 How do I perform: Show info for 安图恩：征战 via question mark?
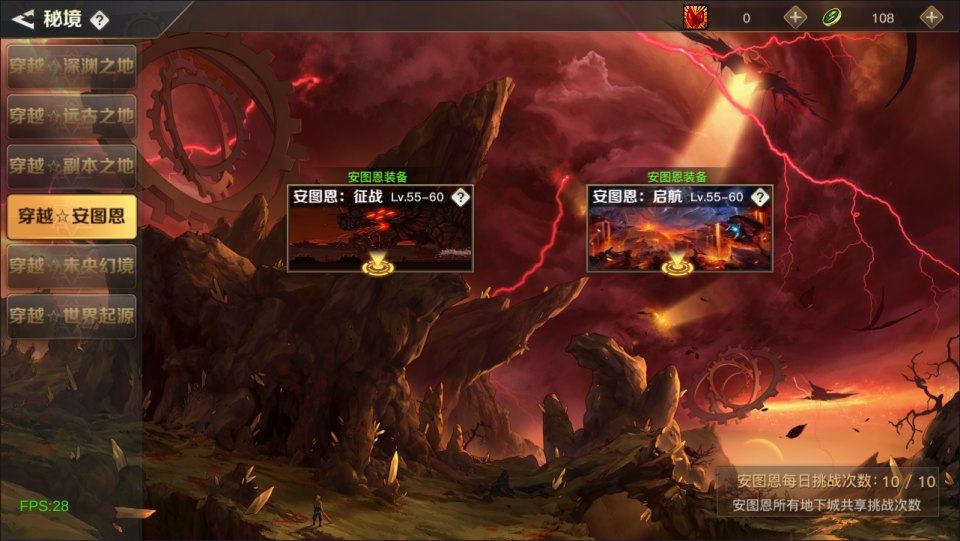[461, 197]
